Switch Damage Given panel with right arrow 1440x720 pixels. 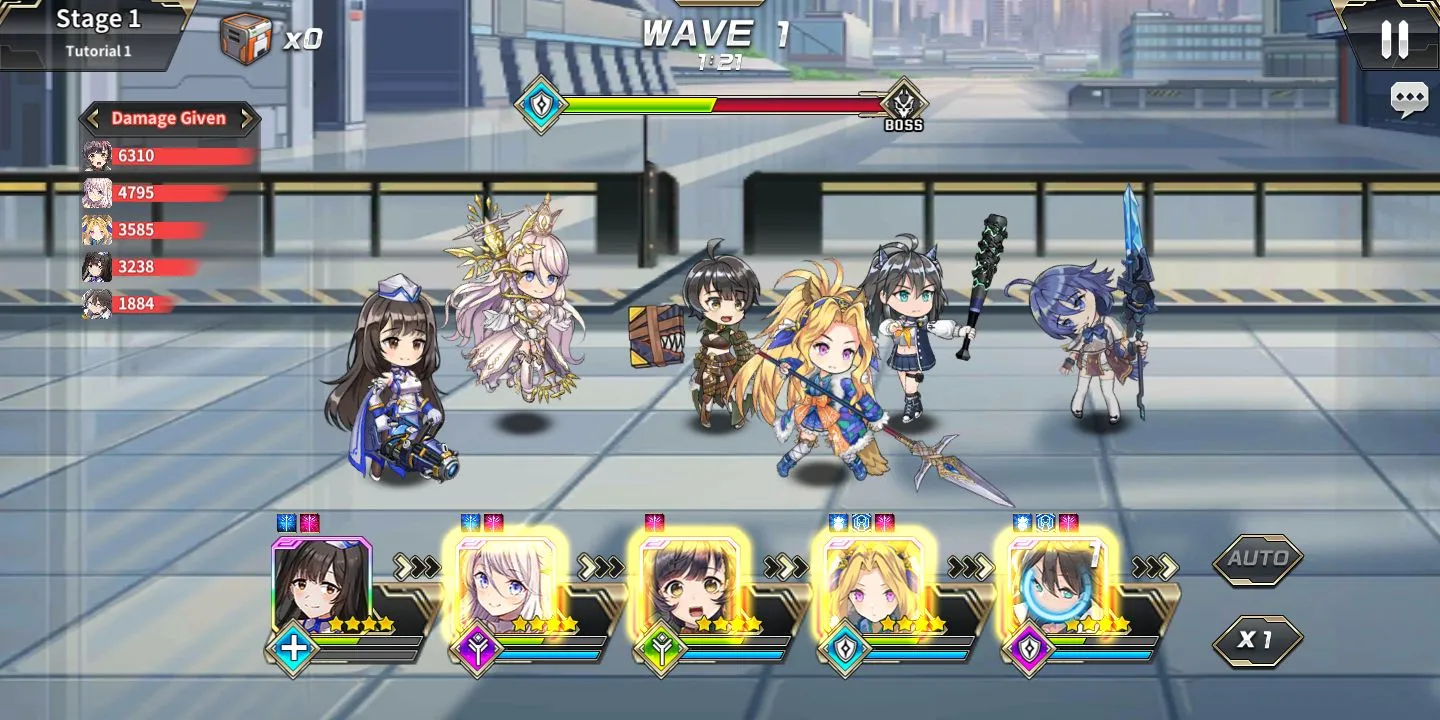pyautogui.click(x=246, y=119)
